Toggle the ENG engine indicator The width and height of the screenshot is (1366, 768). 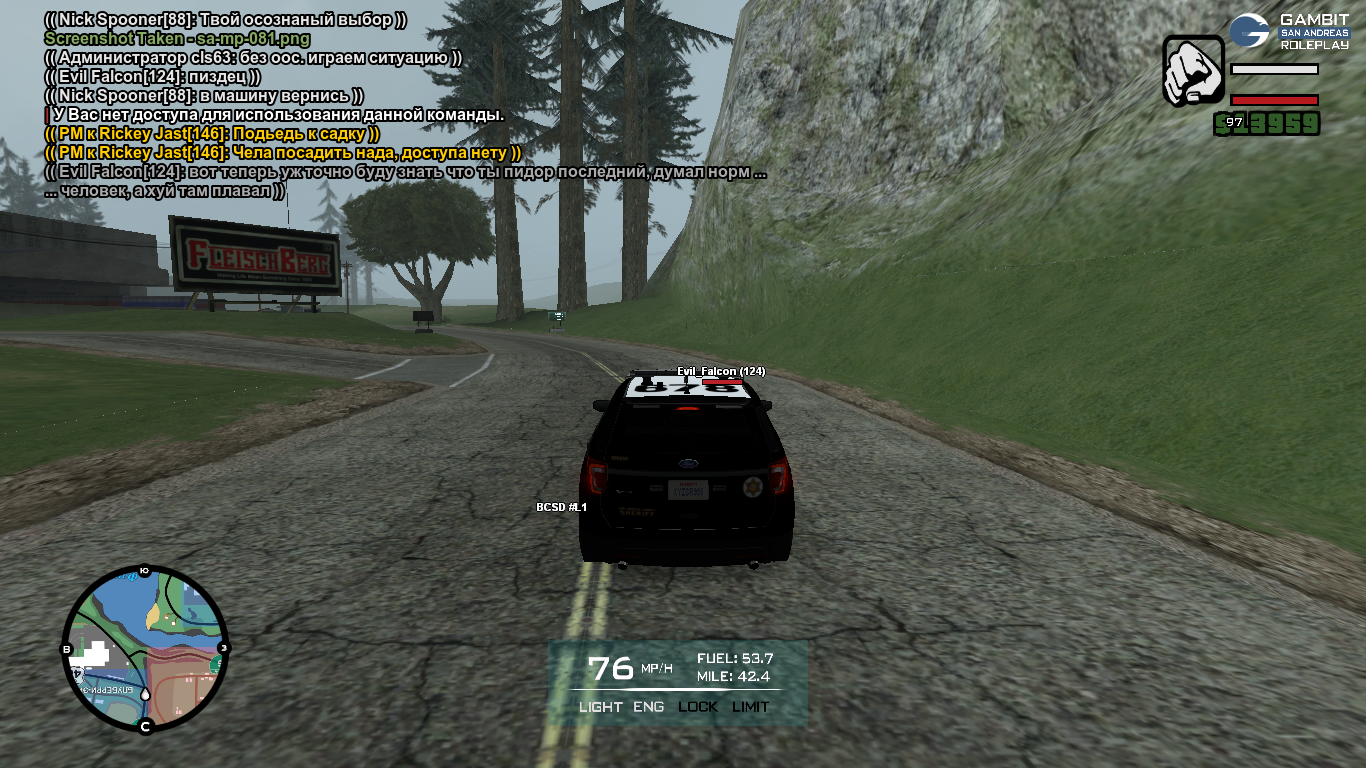tap(648, 707)
